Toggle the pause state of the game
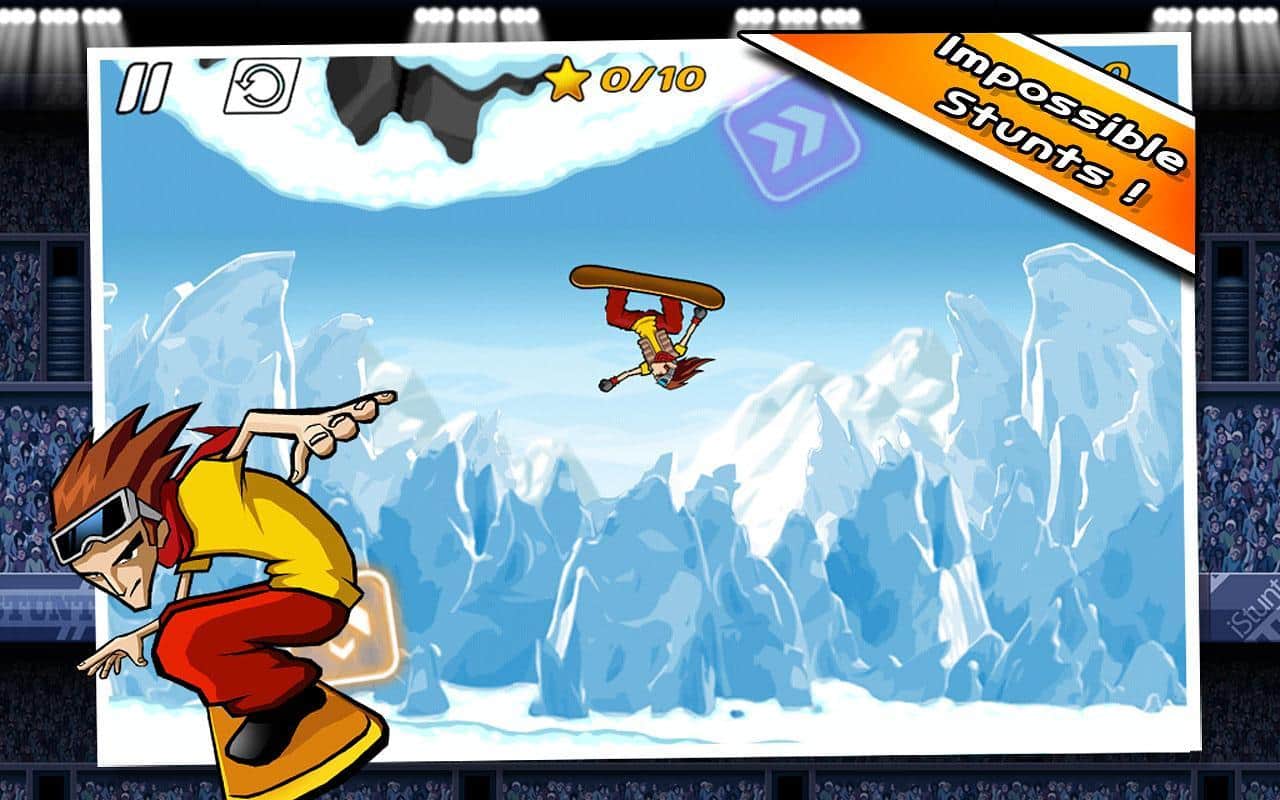The image size is (1280, 800). [146, 85]
